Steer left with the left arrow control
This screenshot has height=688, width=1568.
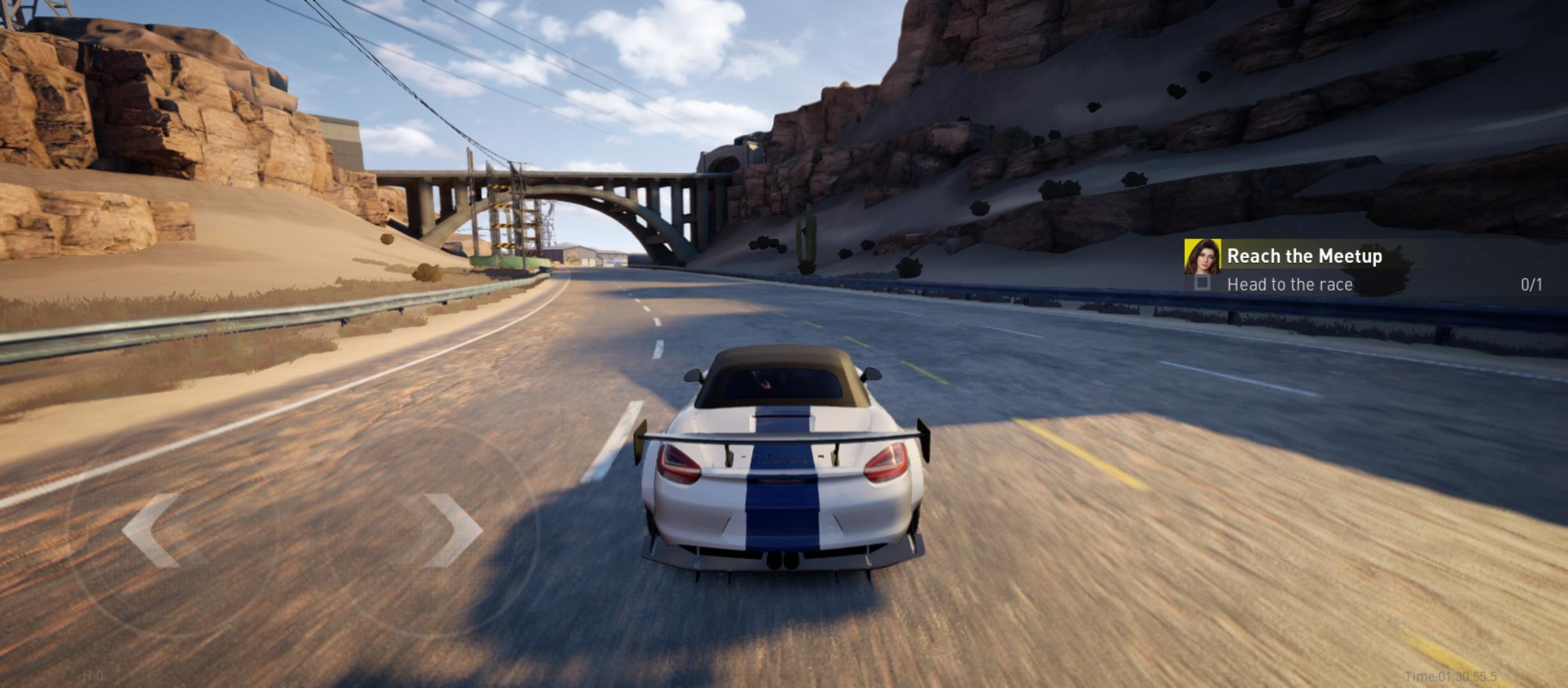[153, 530]
